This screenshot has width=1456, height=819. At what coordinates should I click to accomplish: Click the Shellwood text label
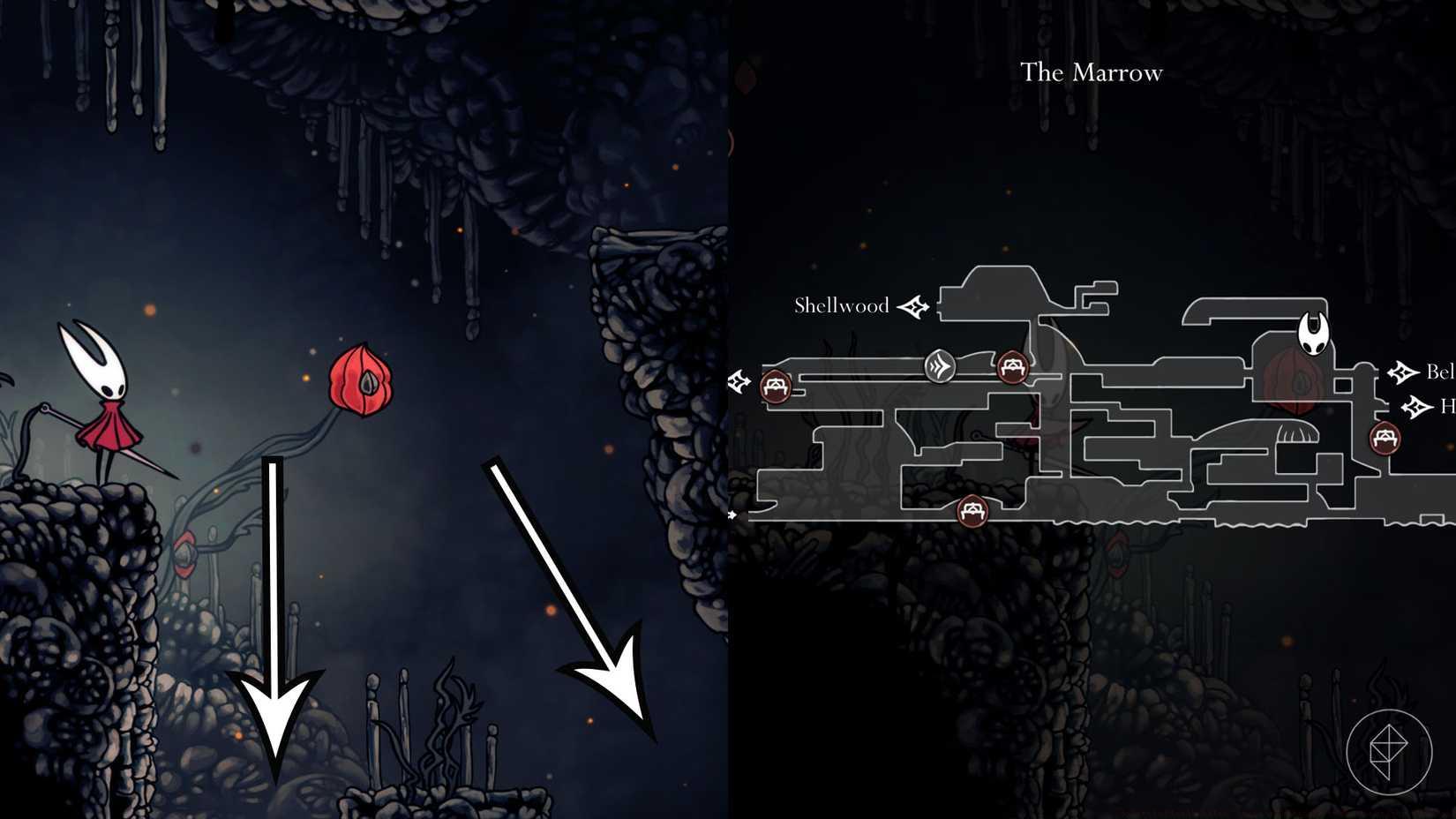coord(841,305)
